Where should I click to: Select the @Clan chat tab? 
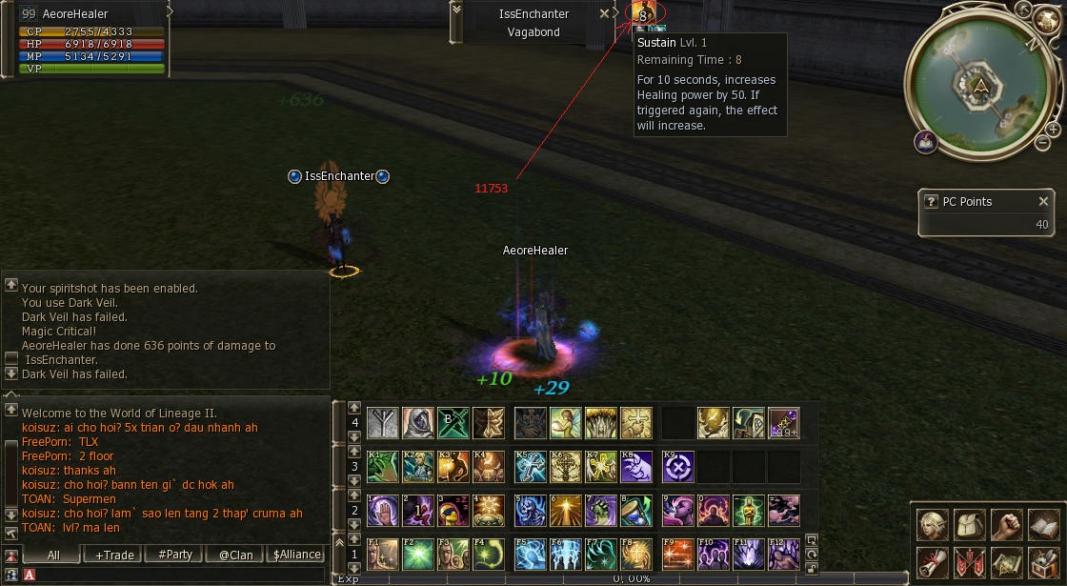tap(236, 555)
